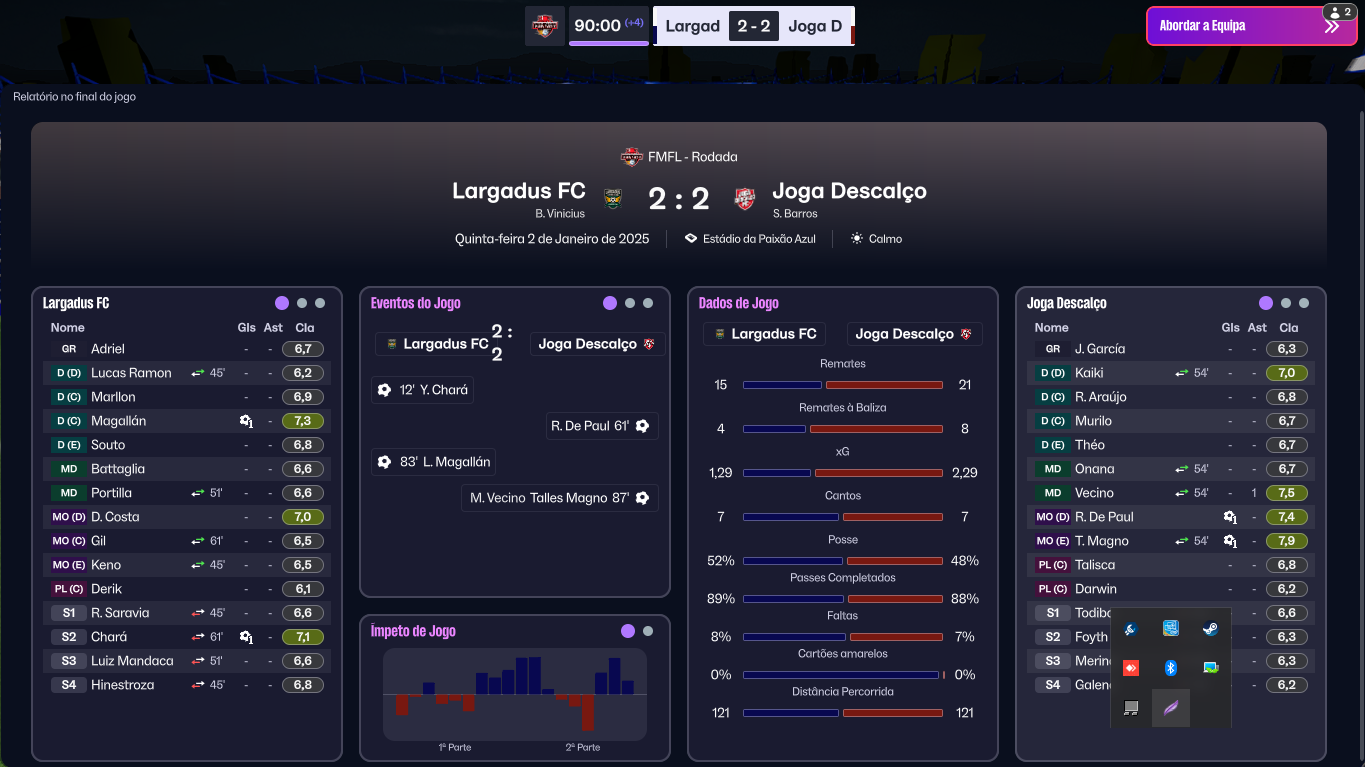The height and width of the screenshot is (767, 1365).
Task: Open the Talles Magno 87' goal event
Action: pyautogui.click(x=560, y=498)
